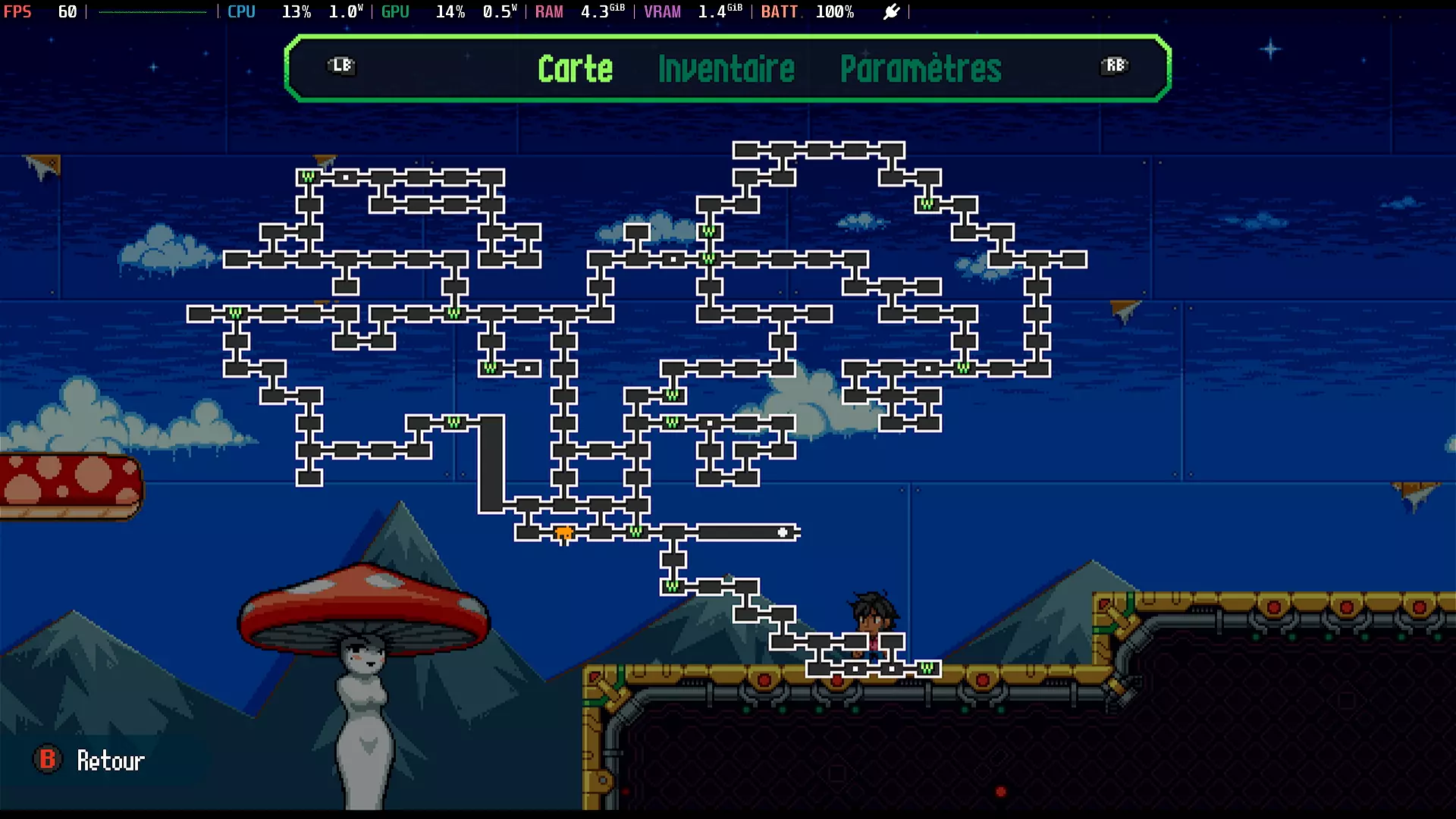1456x819 pixels.
Task: Toggle the W warp marker above the vertical shaft
Action: pos(453,423)
